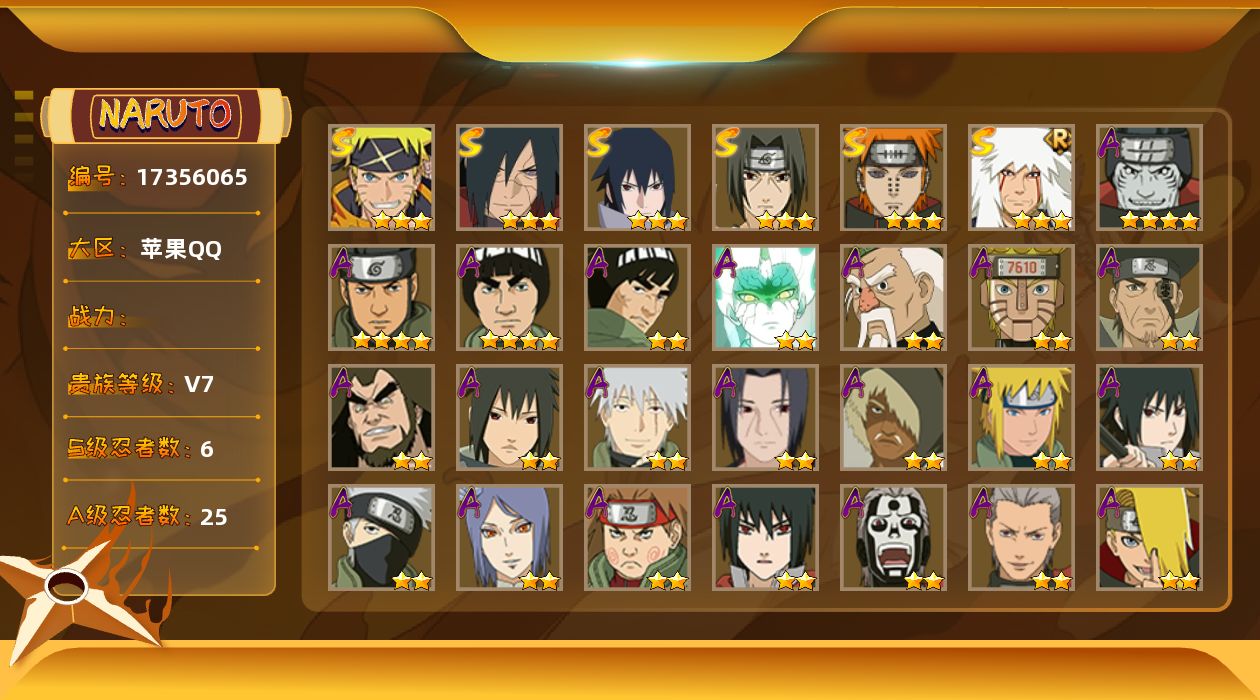Image resolution: width=1260 pixels, height=700 pixels.
Task: Open the skull-masked ninja tile
Action: (x=893, y=537)
